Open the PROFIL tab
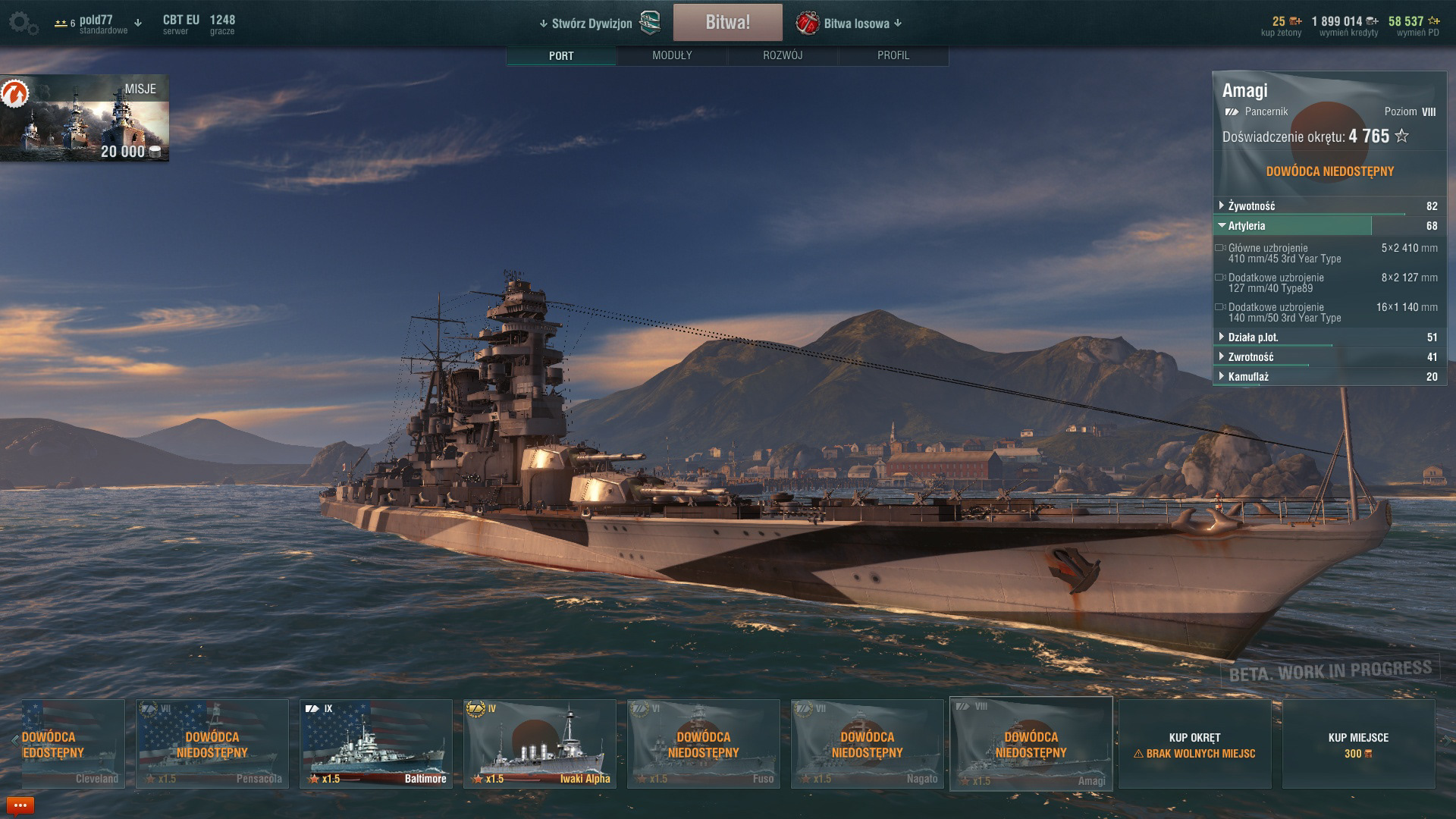 click(893, 55)
